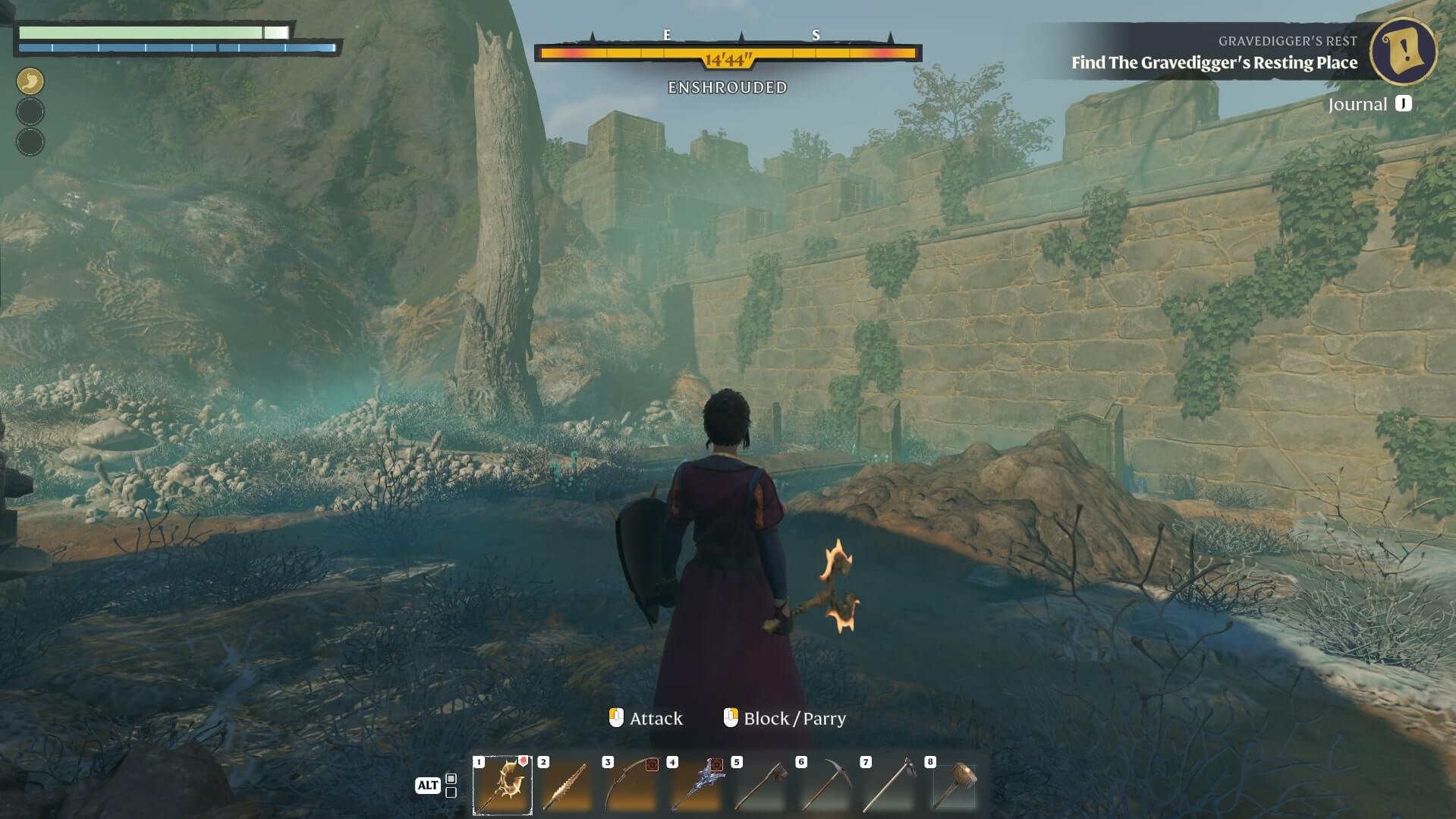Click the E marker on the compass

[x=665, y=36]
